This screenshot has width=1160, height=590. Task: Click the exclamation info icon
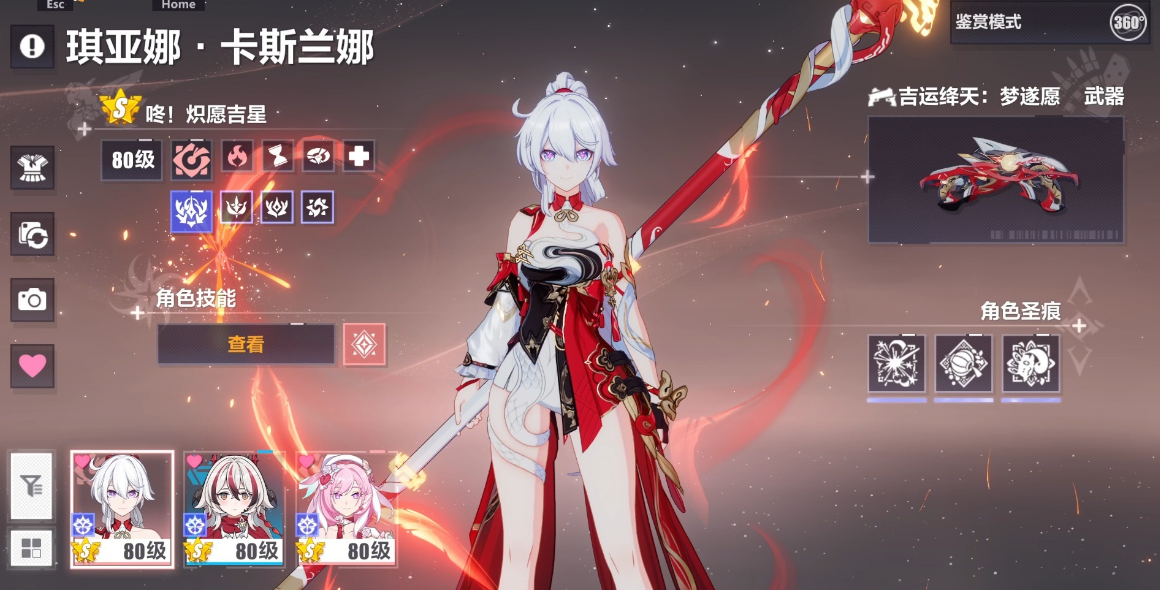coord(32,46)
